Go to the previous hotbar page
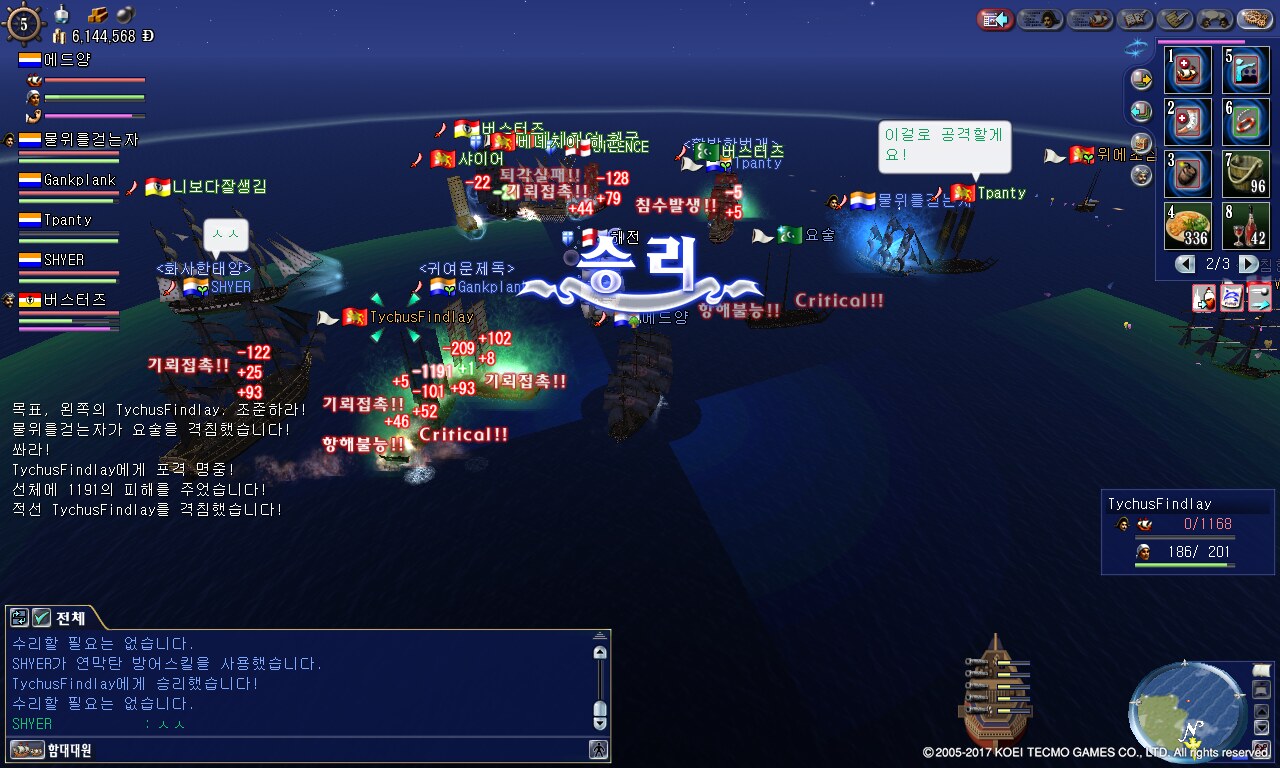1280x768 pixels. 1185,264
